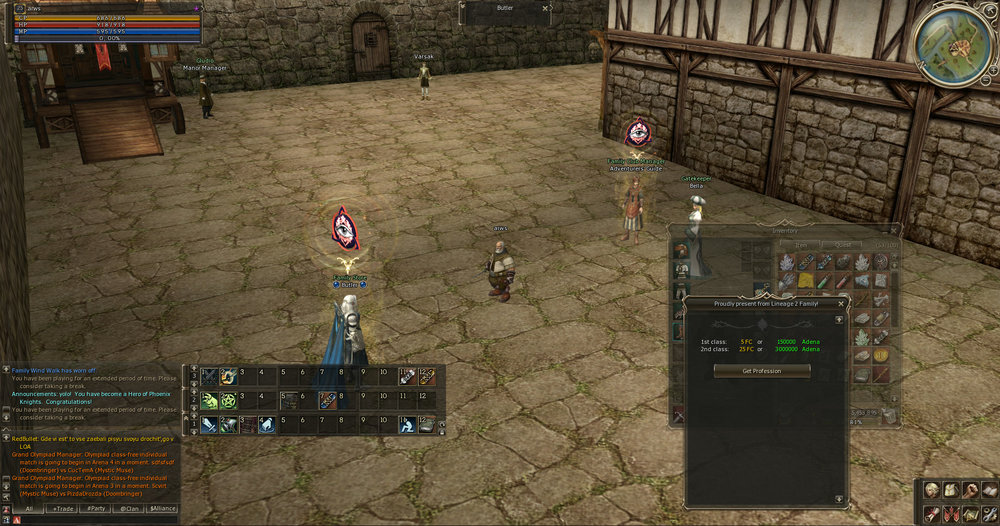Open the quest scroll icon

932,513
